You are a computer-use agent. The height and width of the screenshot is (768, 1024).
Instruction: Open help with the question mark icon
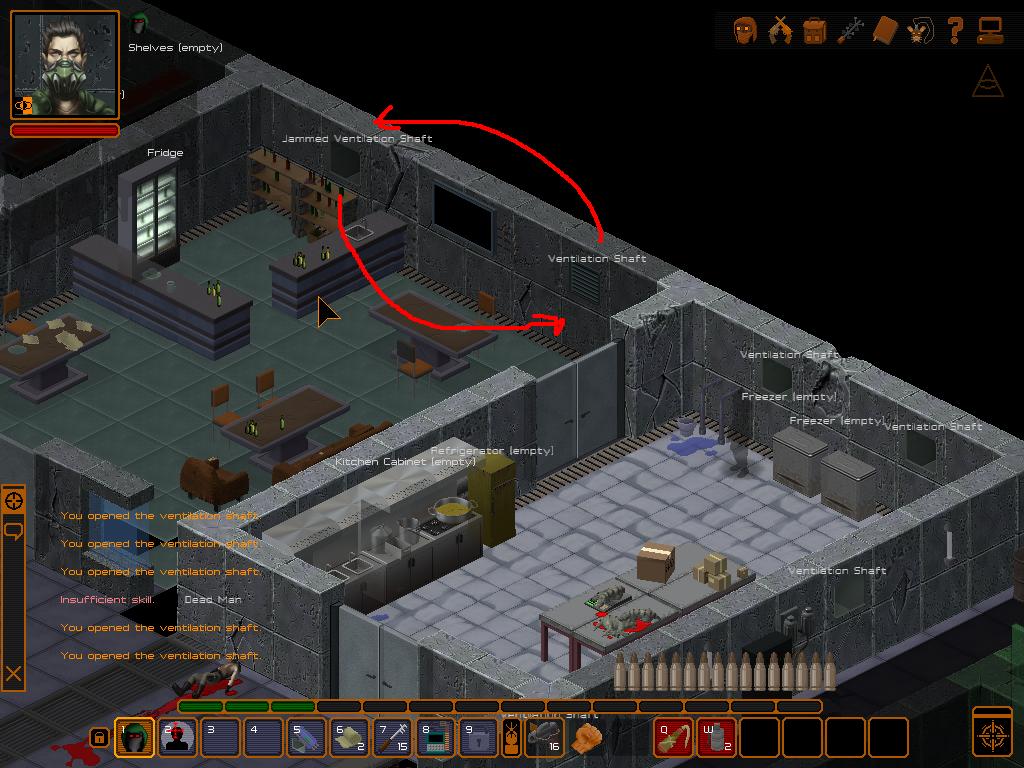[x=955, y=30]
